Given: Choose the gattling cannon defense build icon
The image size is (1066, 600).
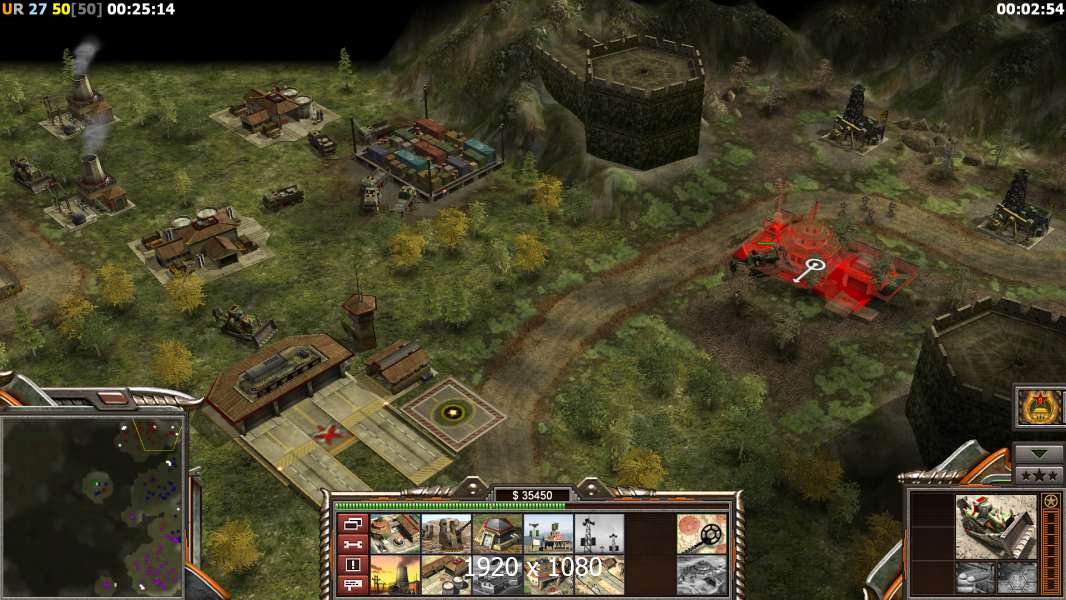Looking at the screenshot, I should point(446,534).
